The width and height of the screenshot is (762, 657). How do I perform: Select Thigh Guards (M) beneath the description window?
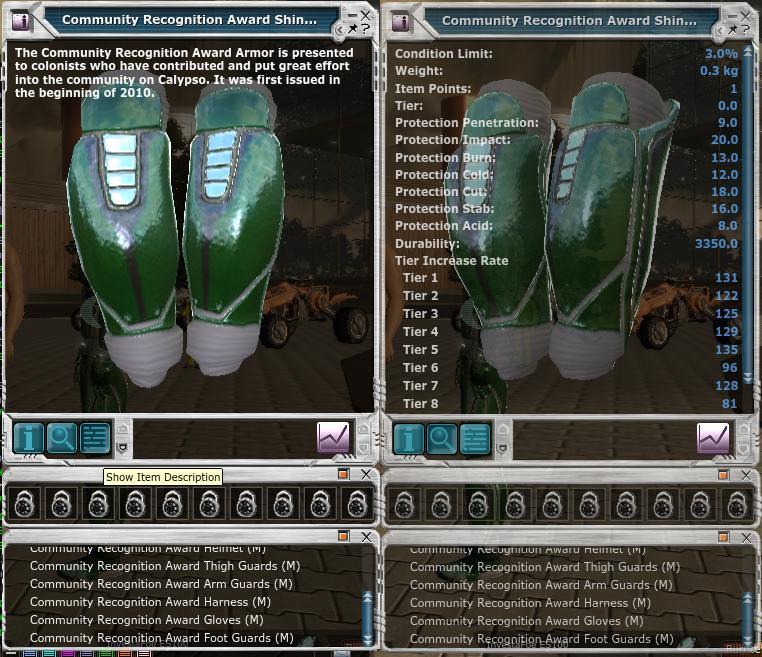165,566
